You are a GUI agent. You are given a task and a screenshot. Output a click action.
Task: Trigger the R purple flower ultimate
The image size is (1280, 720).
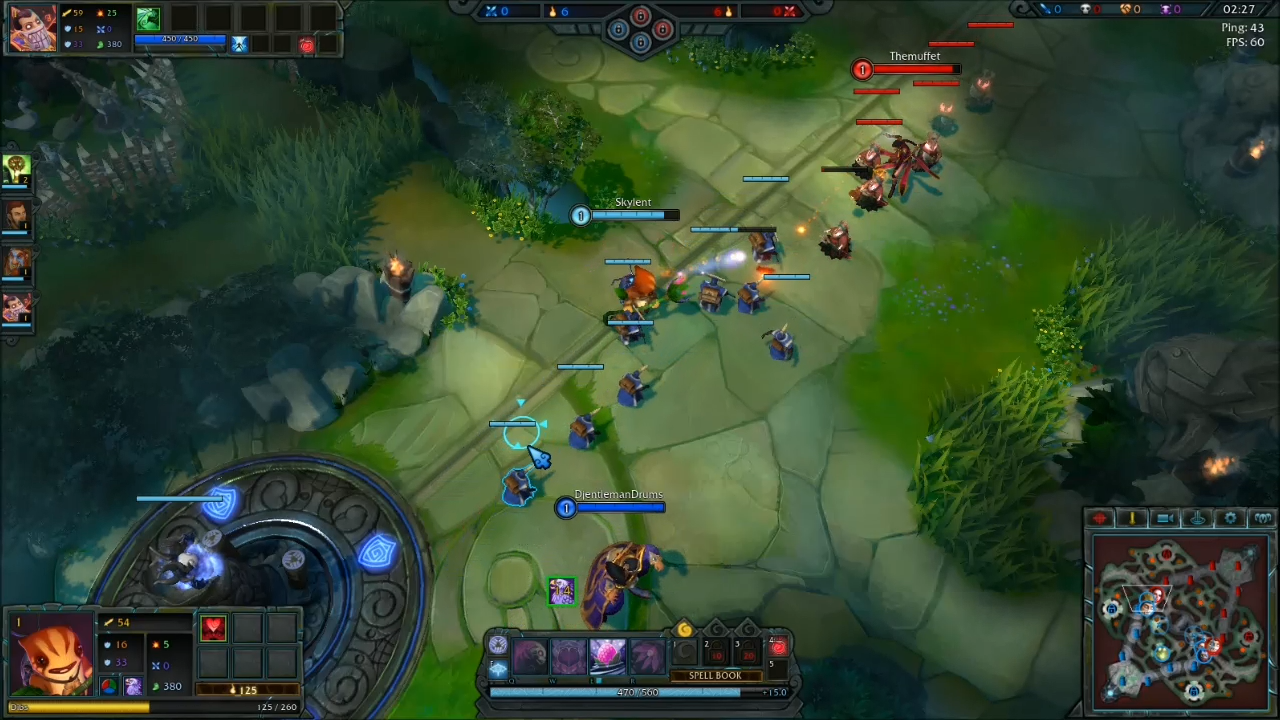tap(646, 656)
